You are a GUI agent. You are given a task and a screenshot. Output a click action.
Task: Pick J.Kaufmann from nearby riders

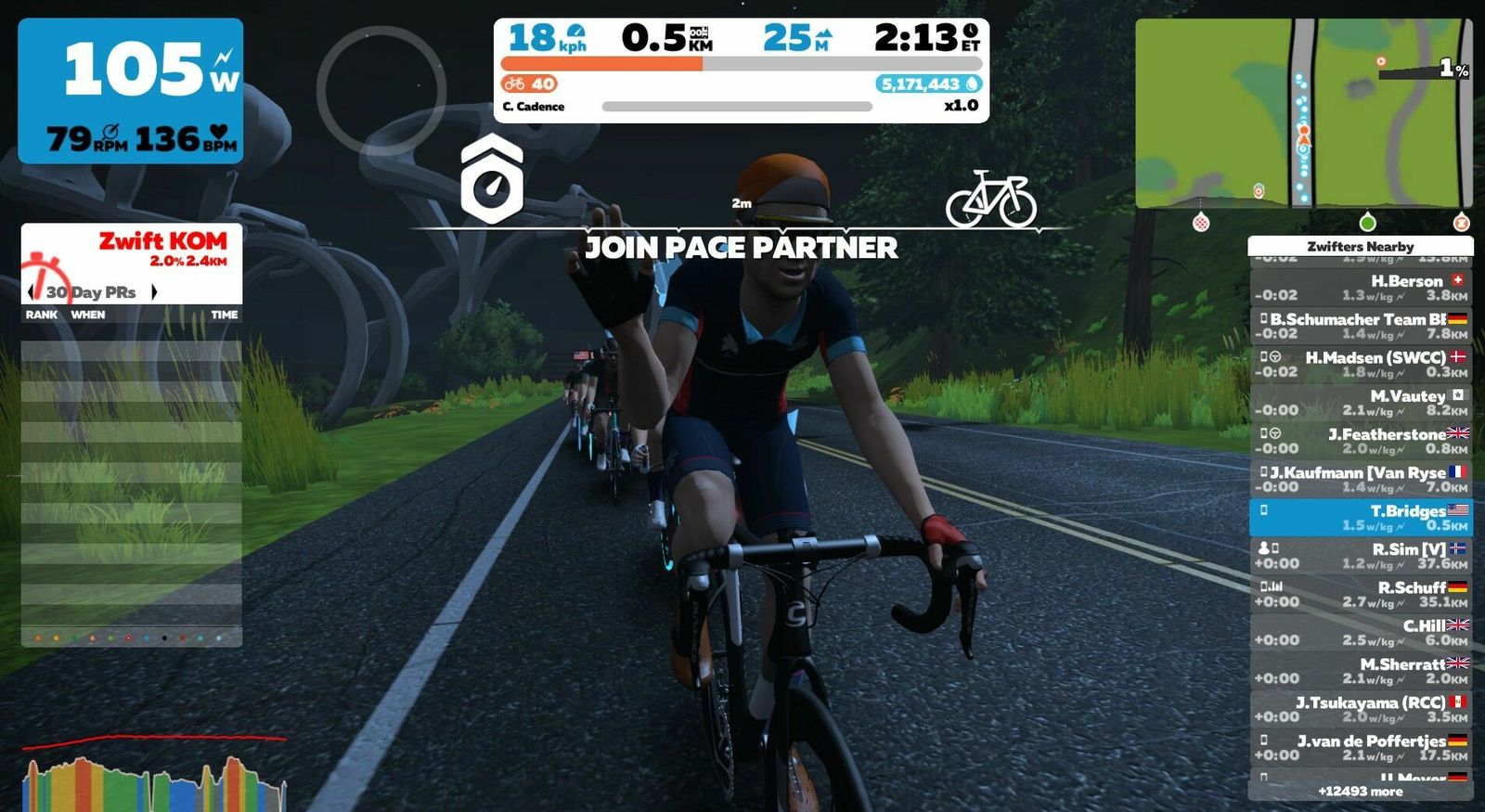click(1361, 479)
